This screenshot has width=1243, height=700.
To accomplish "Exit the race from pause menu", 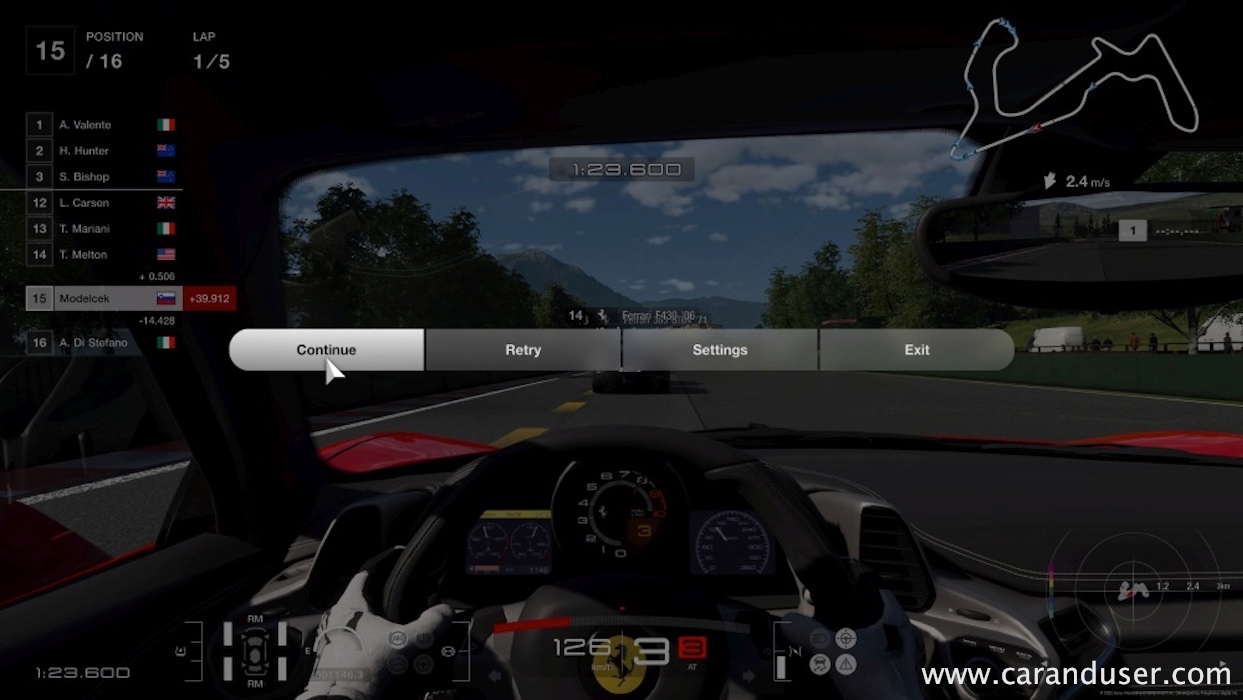I will pyautogui.click(x=916, y=350).
